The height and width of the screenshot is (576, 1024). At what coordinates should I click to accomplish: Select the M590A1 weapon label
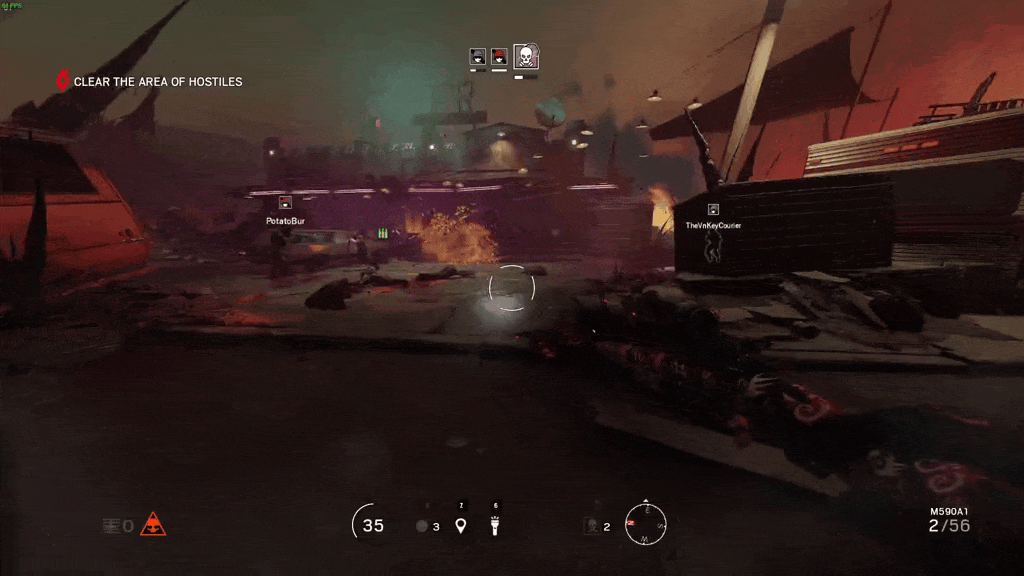point(949,511)
